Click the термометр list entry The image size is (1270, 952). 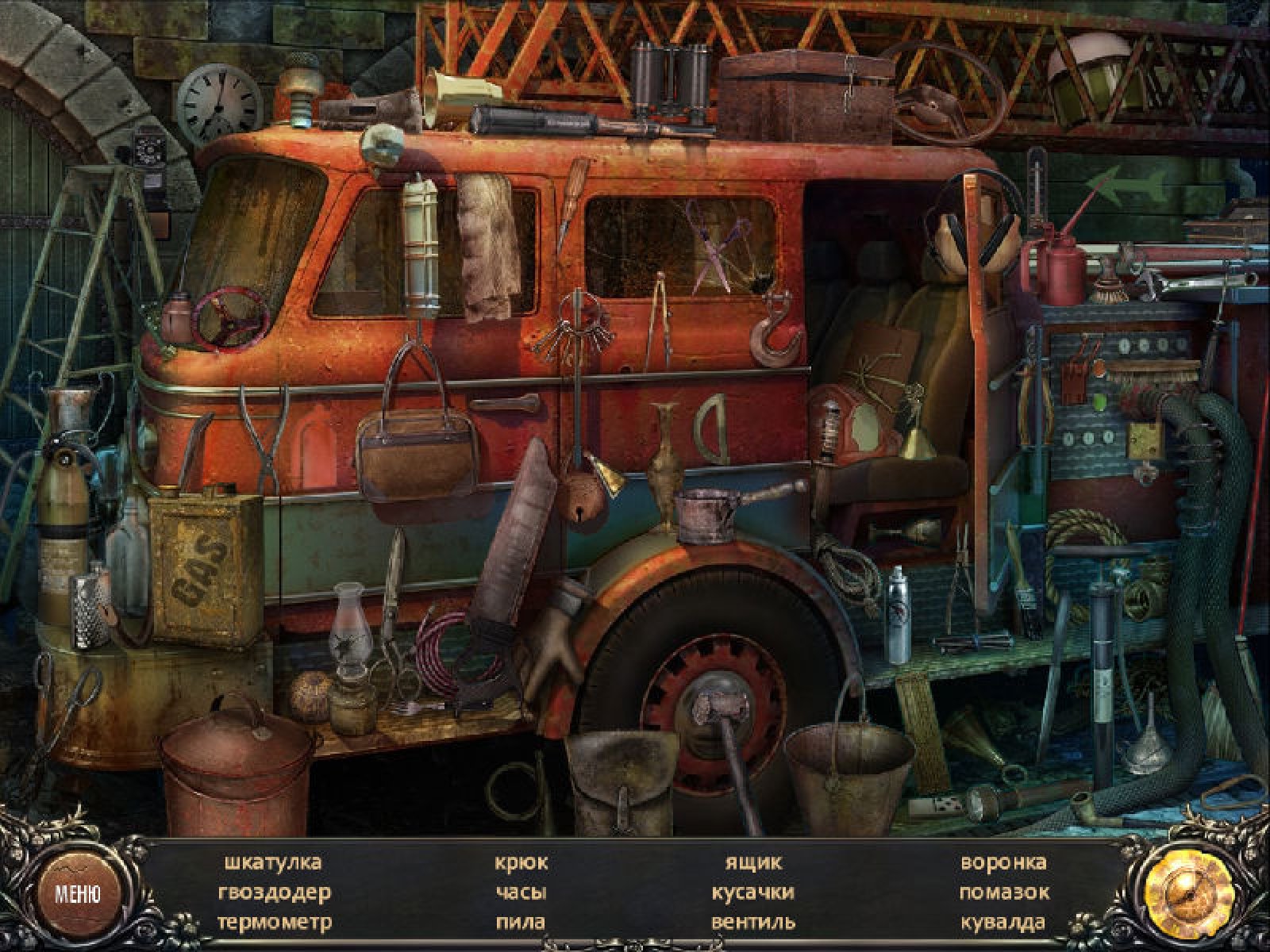[274, 923]
